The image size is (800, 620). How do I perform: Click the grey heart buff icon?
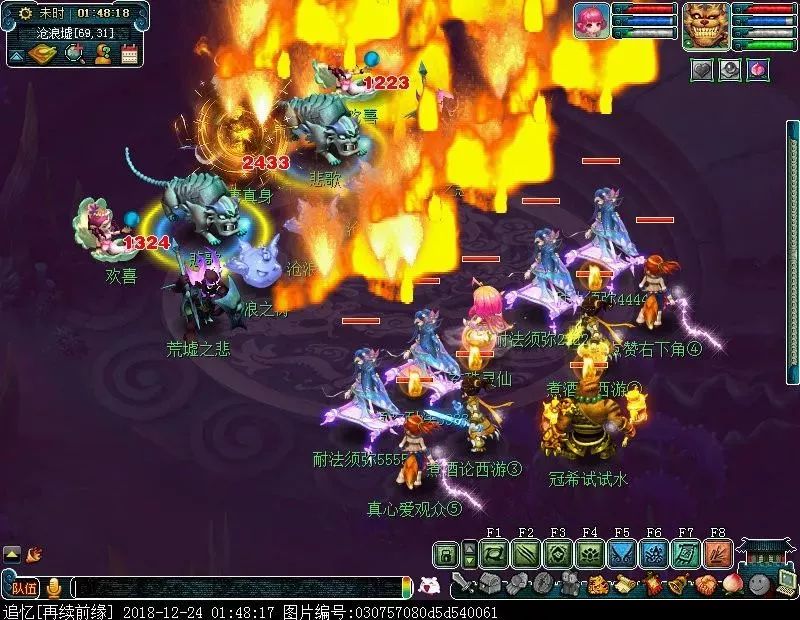(x=703, y=69)
